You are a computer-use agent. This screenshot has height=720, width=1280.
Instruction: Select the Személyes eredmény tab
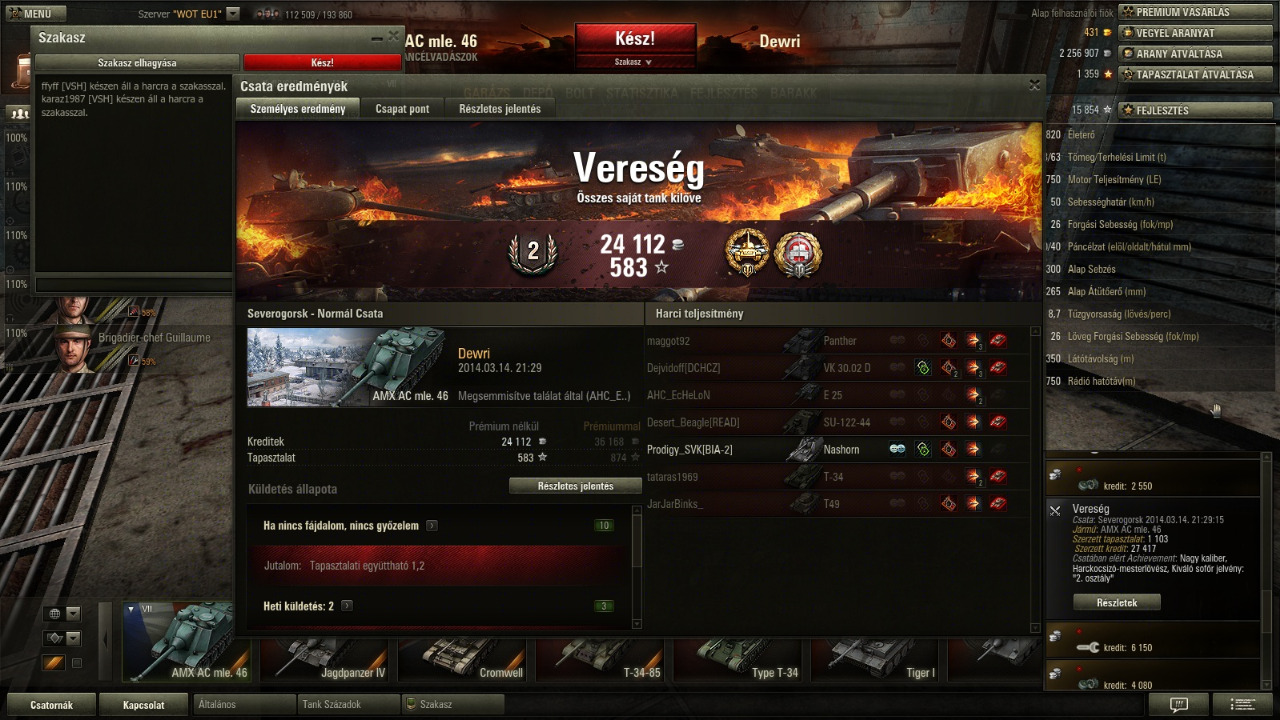(x=297, y=109)
